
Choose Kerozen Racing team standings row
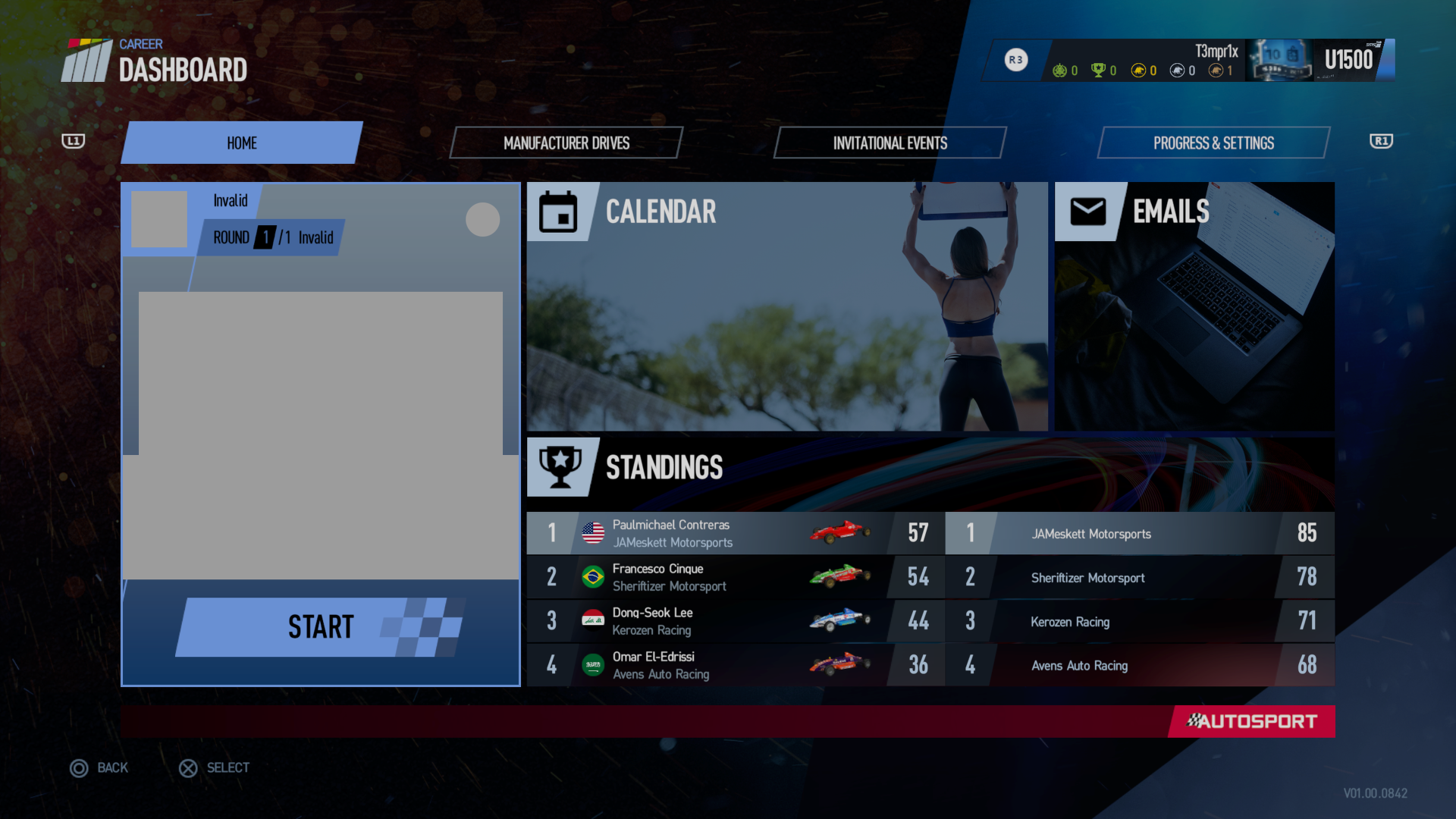click(x=1139, y=621)
